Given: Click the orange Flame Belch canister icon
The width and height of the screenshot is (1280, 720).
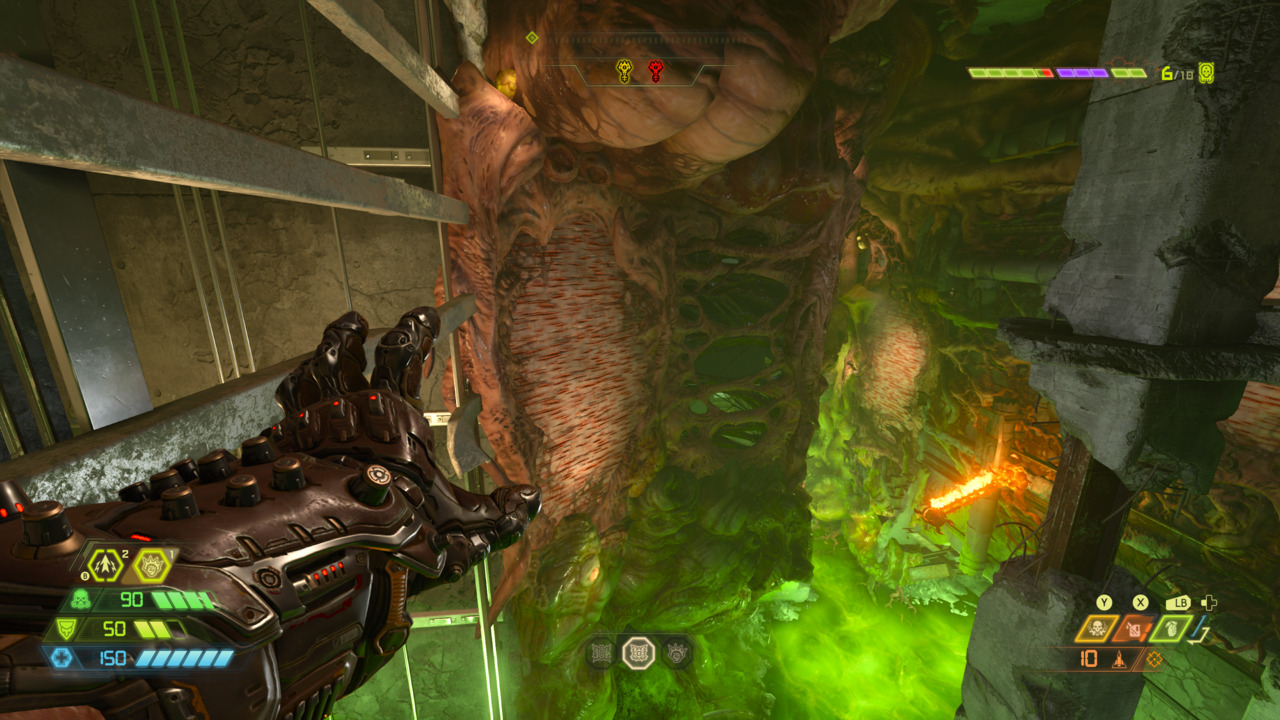Looking at the screenshot, I should click(1132, 629).
